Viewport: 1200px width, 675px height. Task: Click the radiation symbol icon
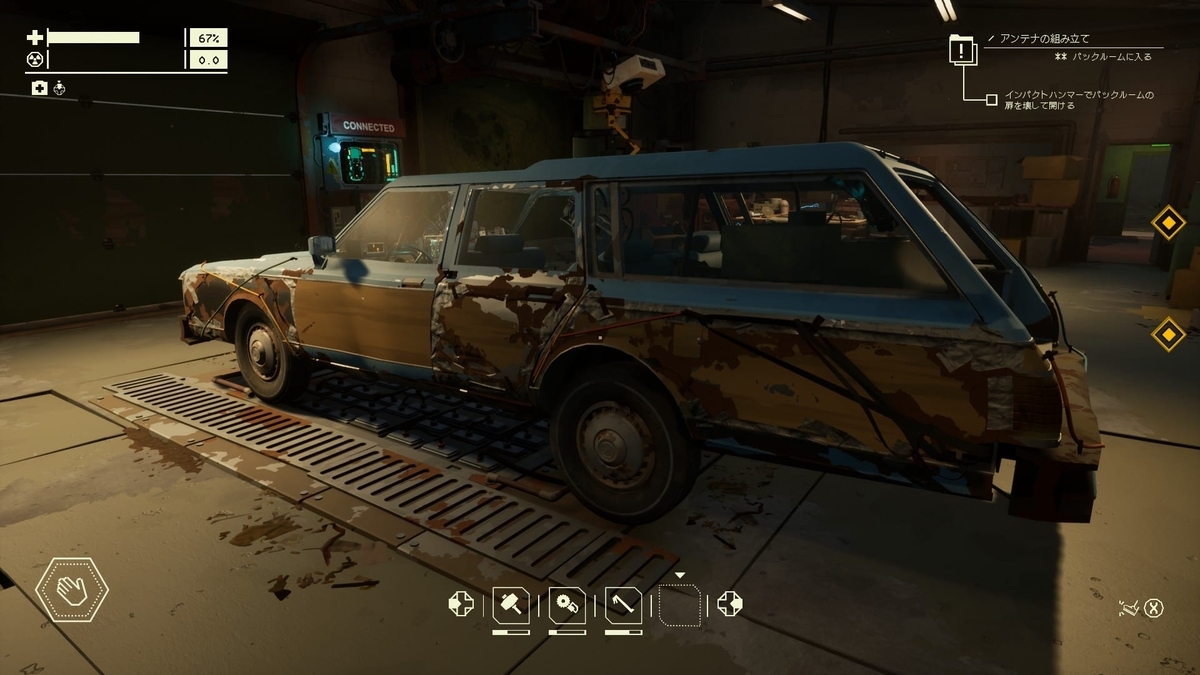tap(34, 59)
